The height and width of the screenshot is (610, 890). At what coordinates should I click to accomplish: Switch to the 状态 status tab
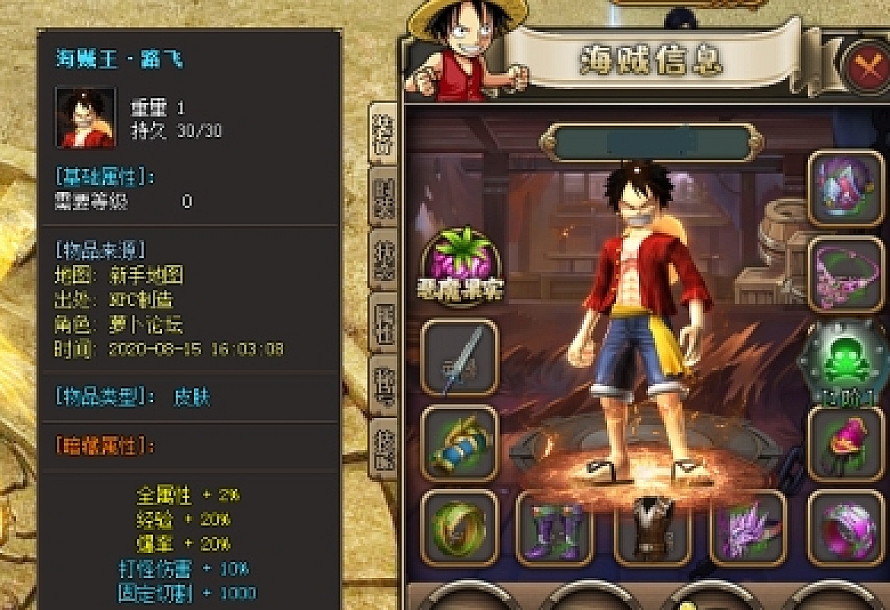pyautogui.click(x=383, y=259)
